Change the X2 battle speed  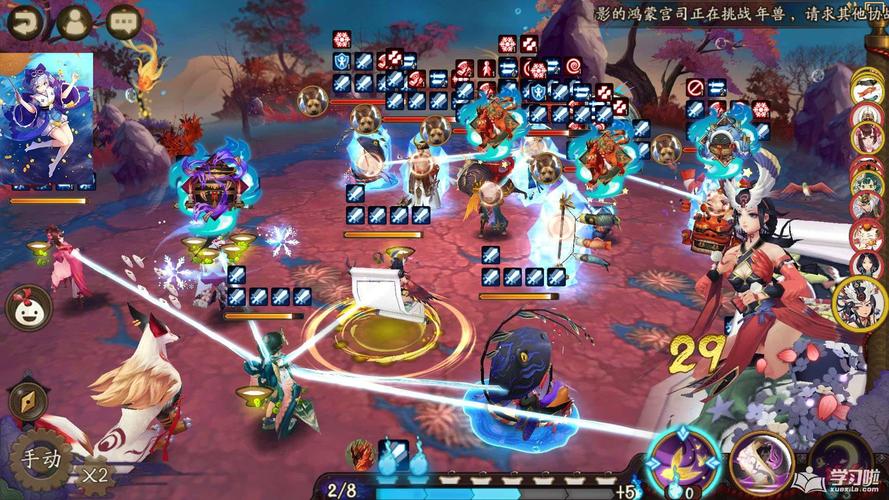tap(96, 474)
